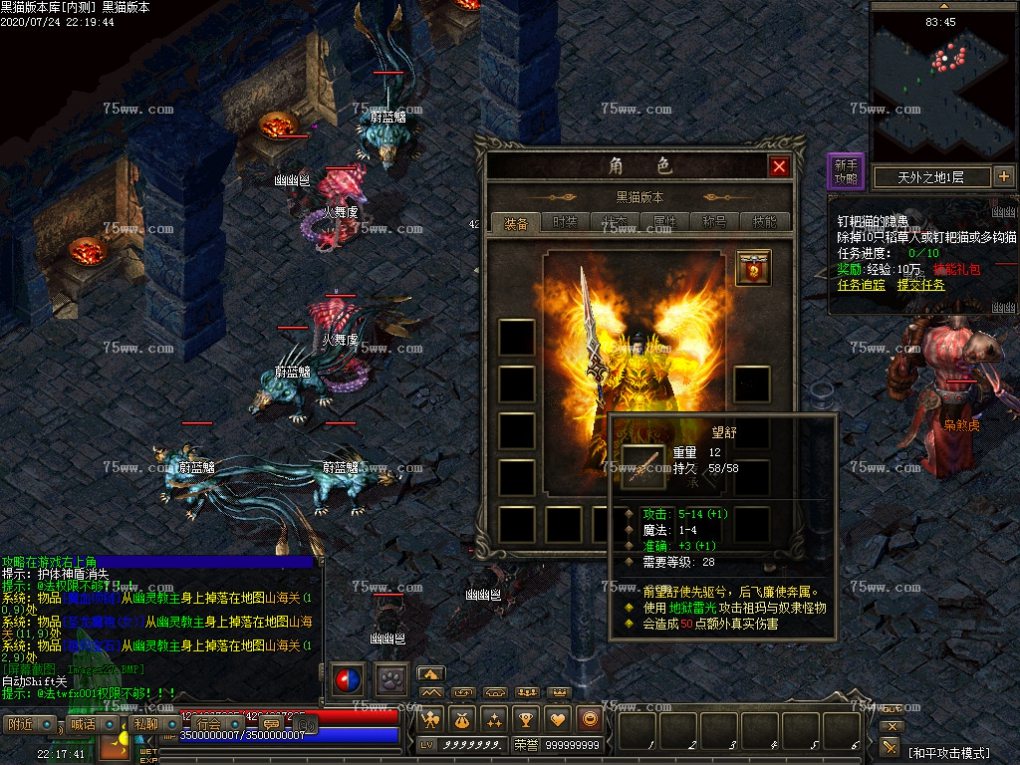The width and height of the screenshot is (1020, 765).
Task: Open the paw print pet icon
Action: 392,680
